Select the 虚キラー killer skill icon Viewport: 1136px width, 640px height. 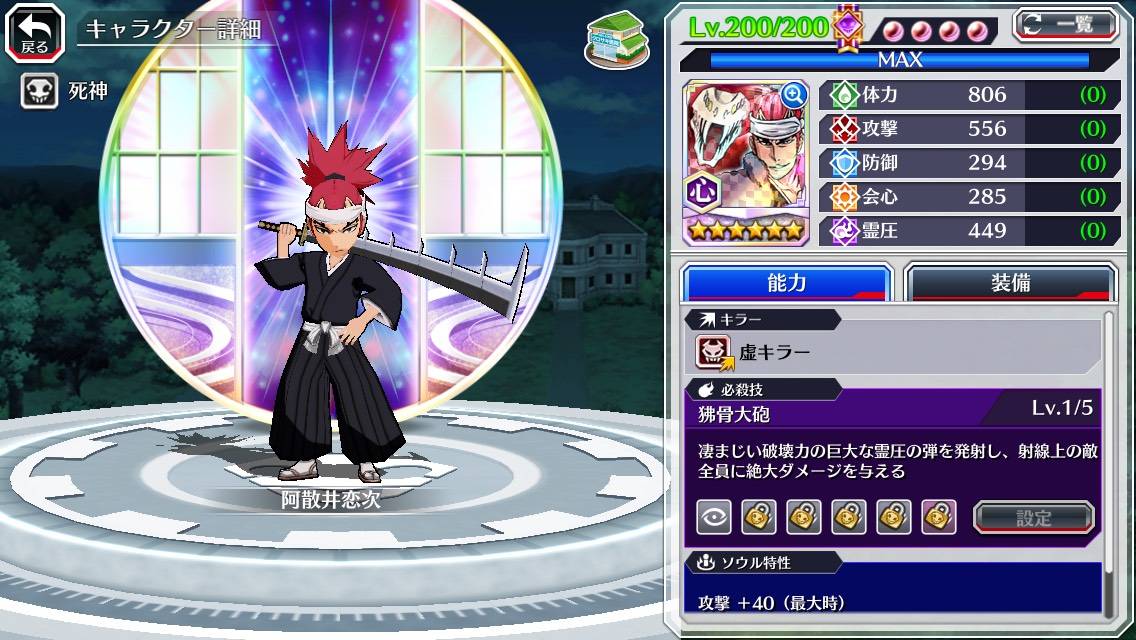click(714, 351)
